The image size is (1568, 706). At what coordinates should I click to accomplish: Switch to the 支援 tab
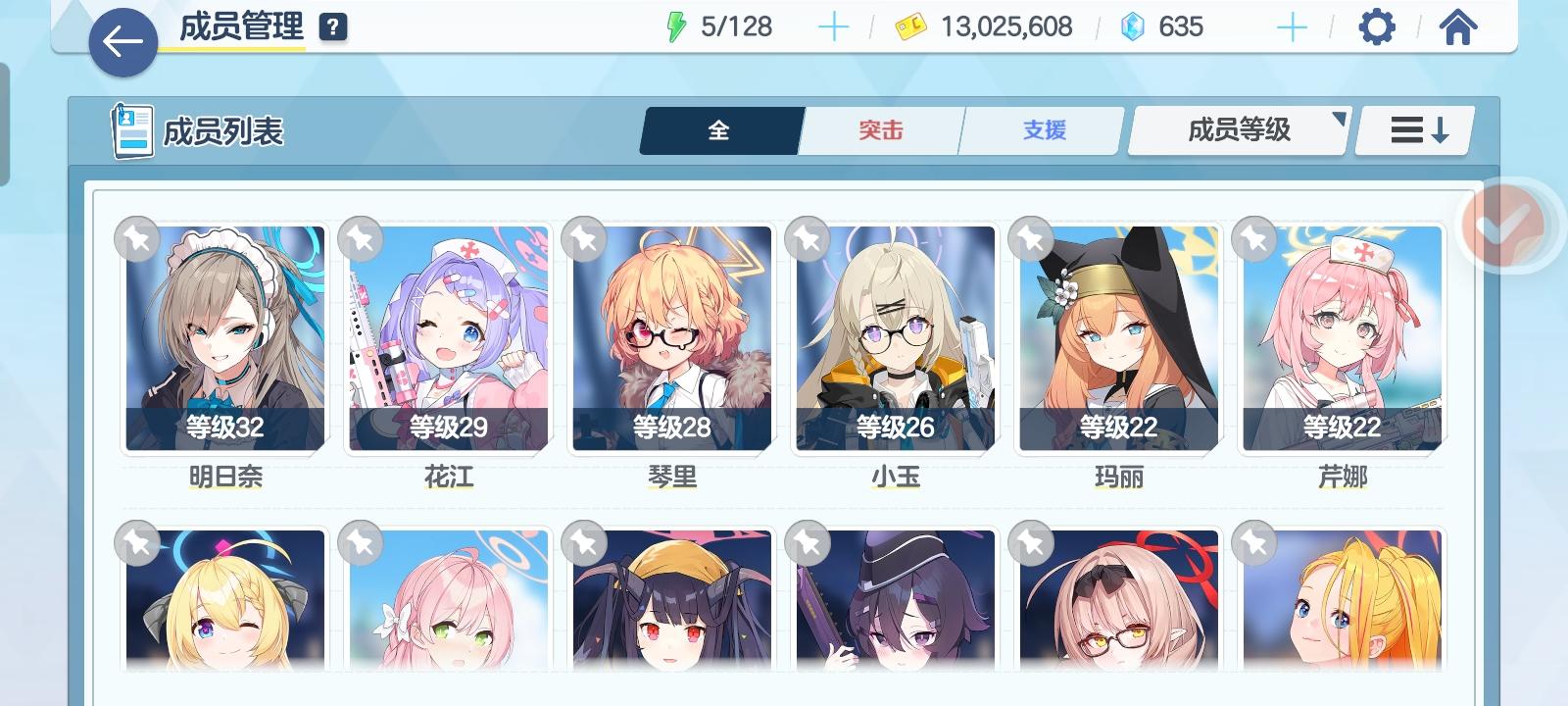1041,128
